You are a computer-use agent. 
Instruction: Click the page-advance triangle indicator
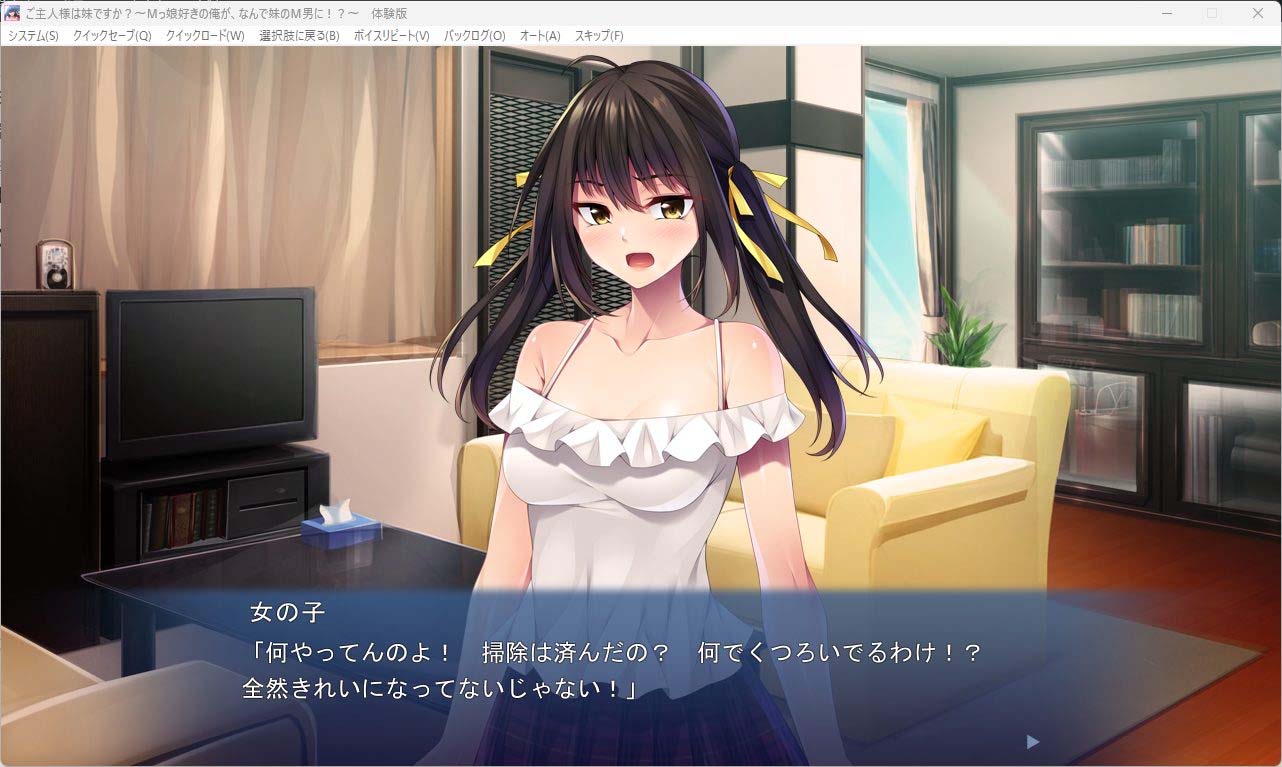pos(1031,742)
